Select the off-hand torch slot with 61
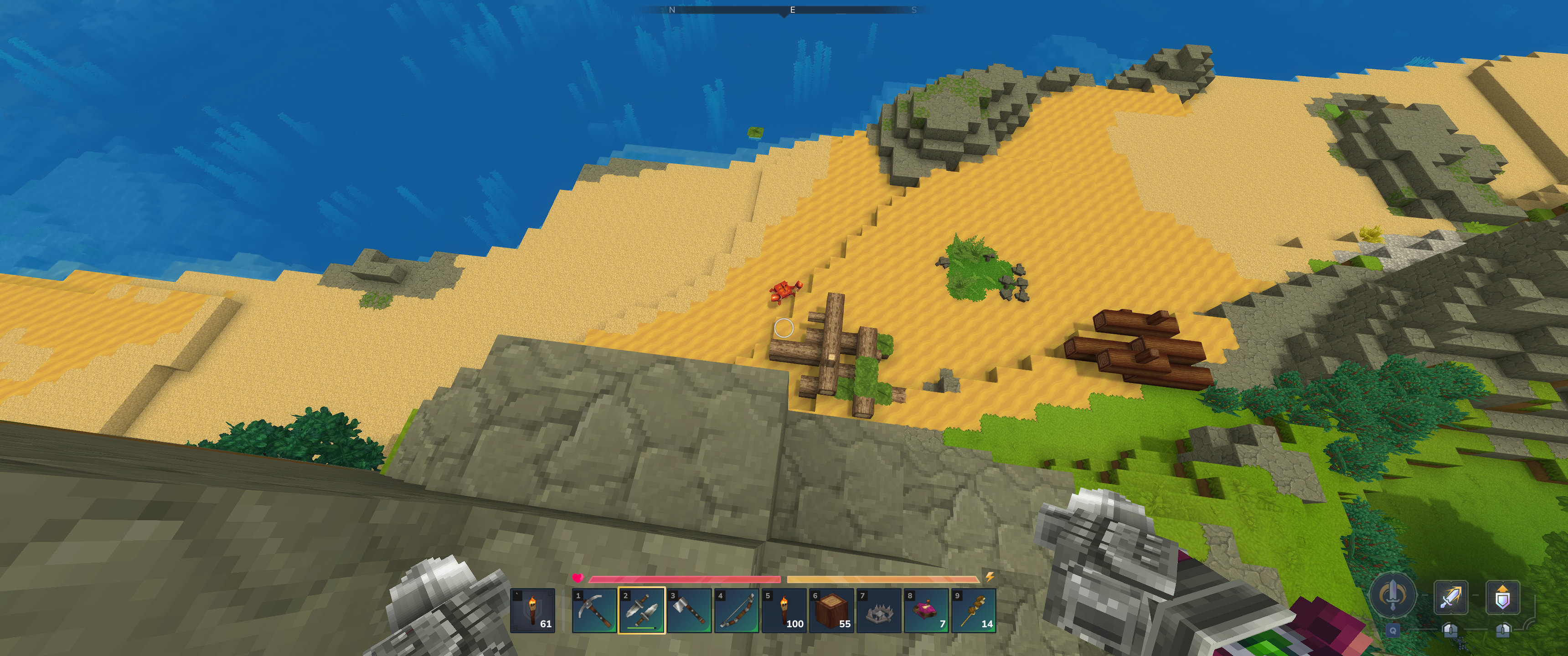The image size is (1568, 656). pyautogui.click(x=533, y=610)
